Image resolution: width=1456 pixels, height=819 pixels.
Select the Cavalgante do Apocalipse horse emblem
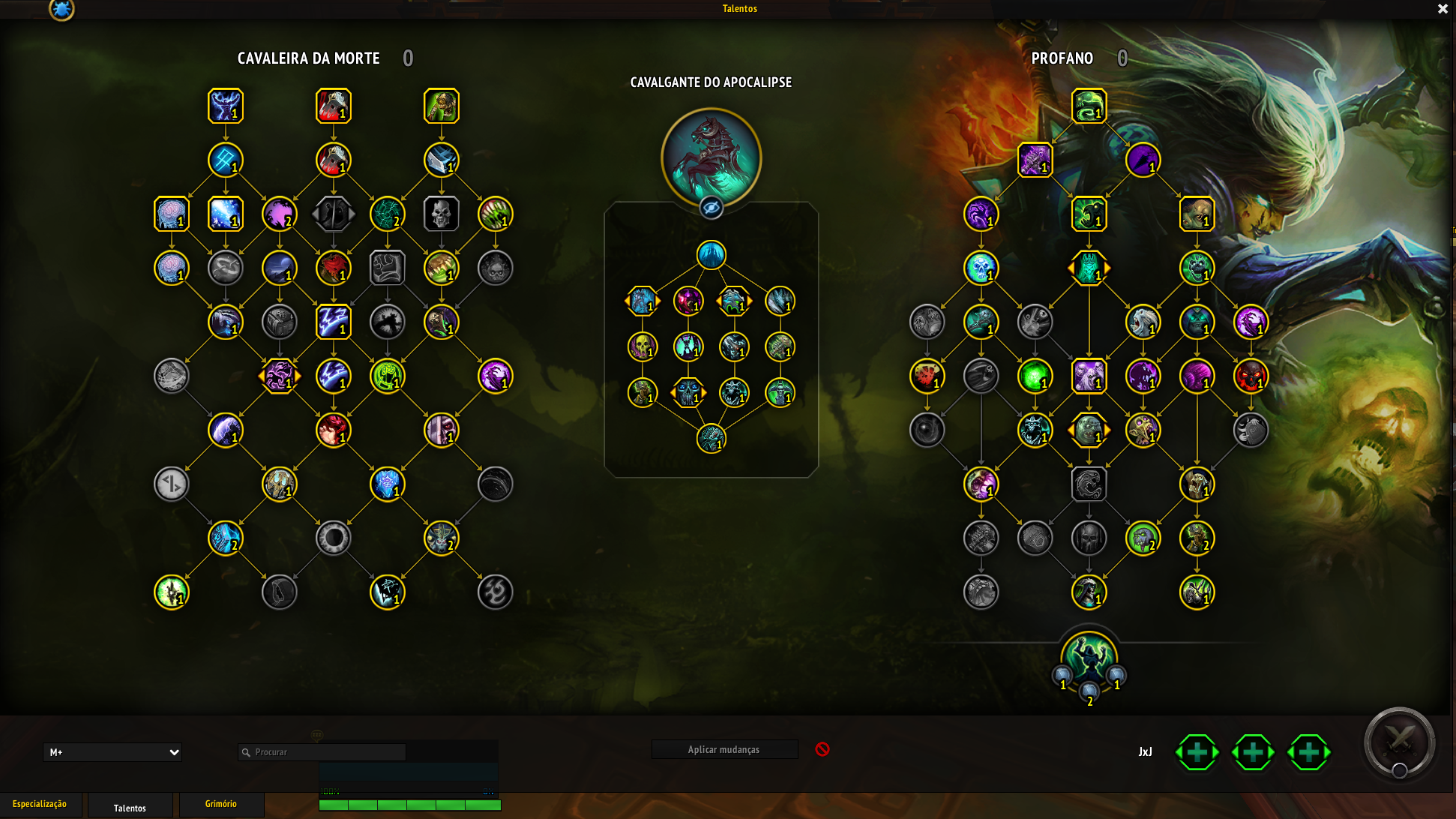pyautogui.click(x=711, y=157)
